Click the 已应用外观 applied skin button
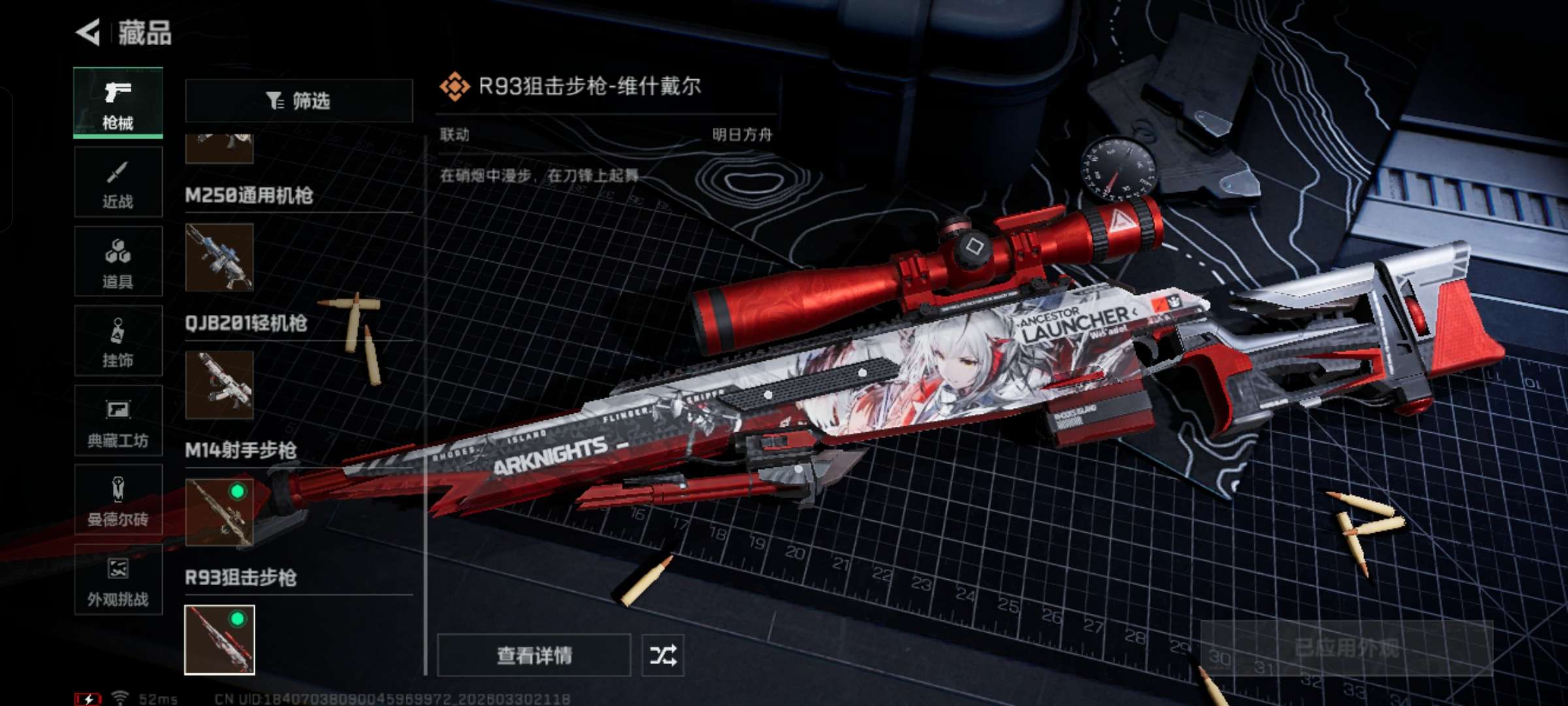Image resolution: width=1568 pixels, height=706 pixels. pyautogui.click(x=1347, y=648)
